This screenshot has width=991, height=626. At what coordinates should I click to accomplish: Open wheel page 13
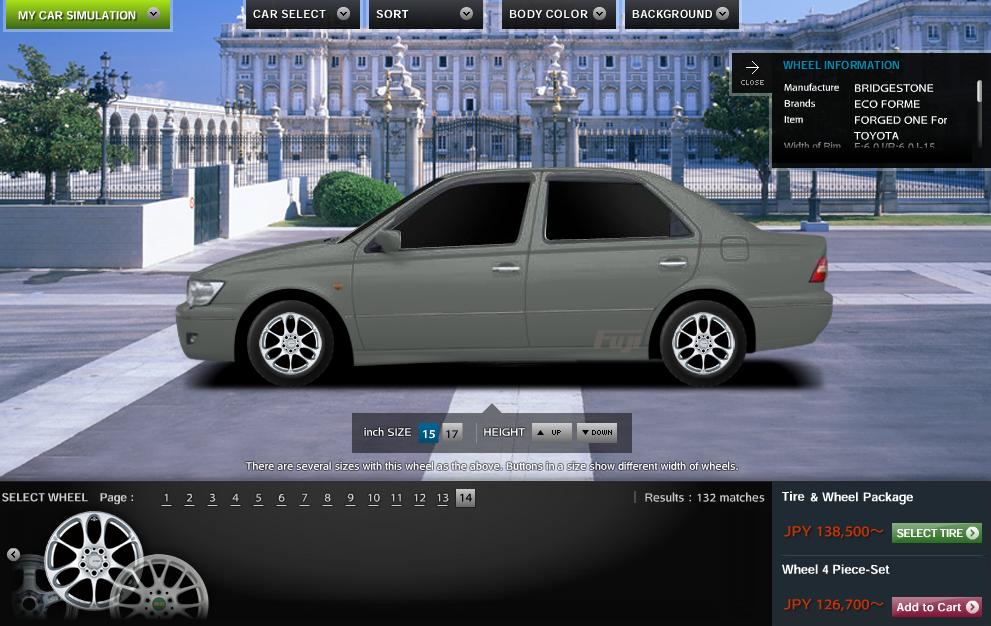tap(442, 498)
